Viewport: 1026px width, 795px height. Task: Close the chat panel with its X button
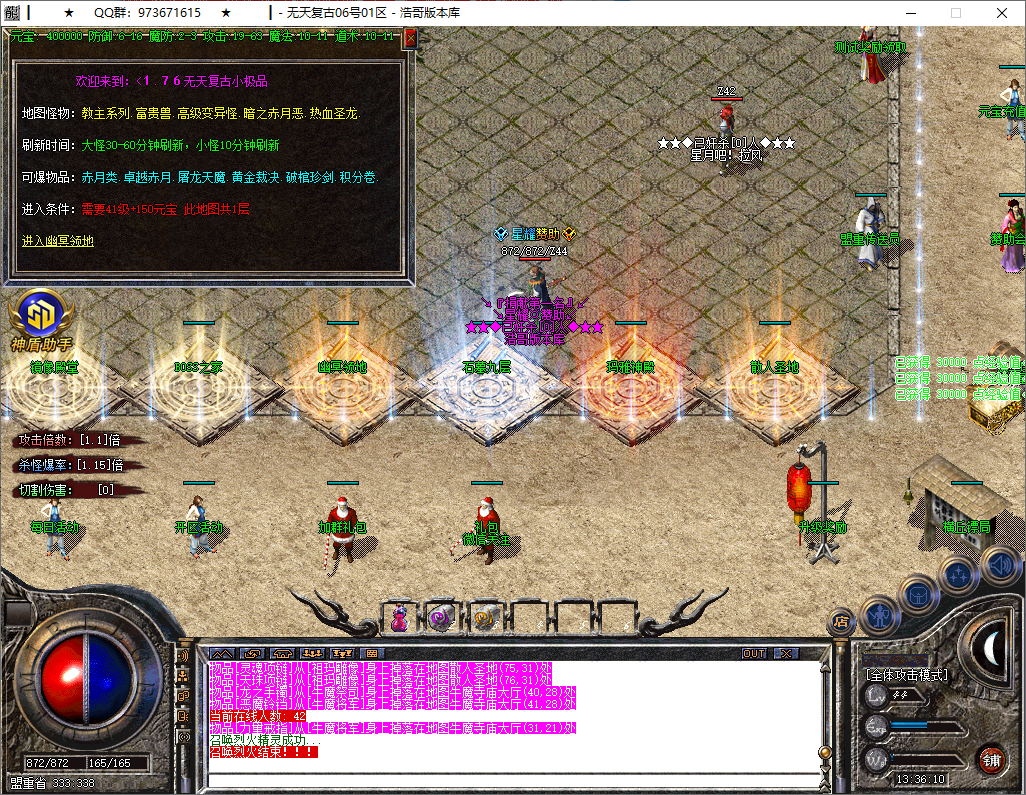coord(787,653)
